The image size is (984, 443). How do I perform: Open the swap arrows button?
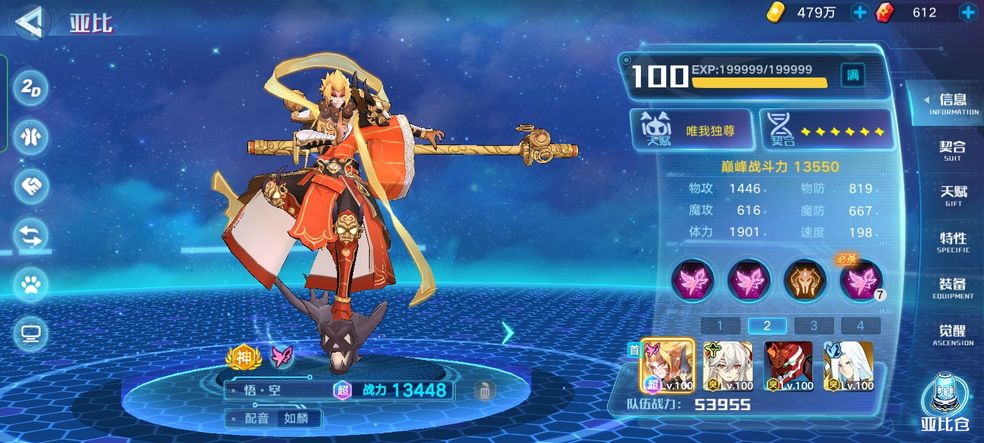click(x=32, y=235)
